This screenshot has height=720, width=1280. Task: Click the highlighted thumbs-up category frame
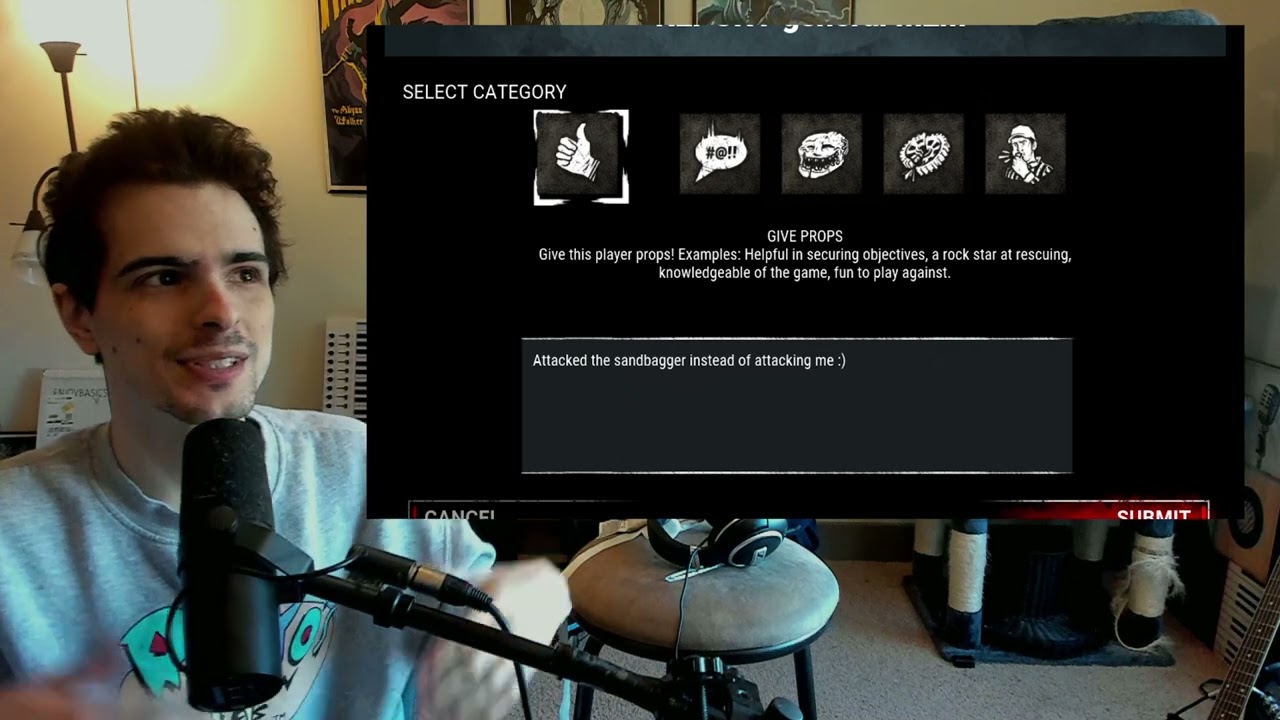point(580,155)
